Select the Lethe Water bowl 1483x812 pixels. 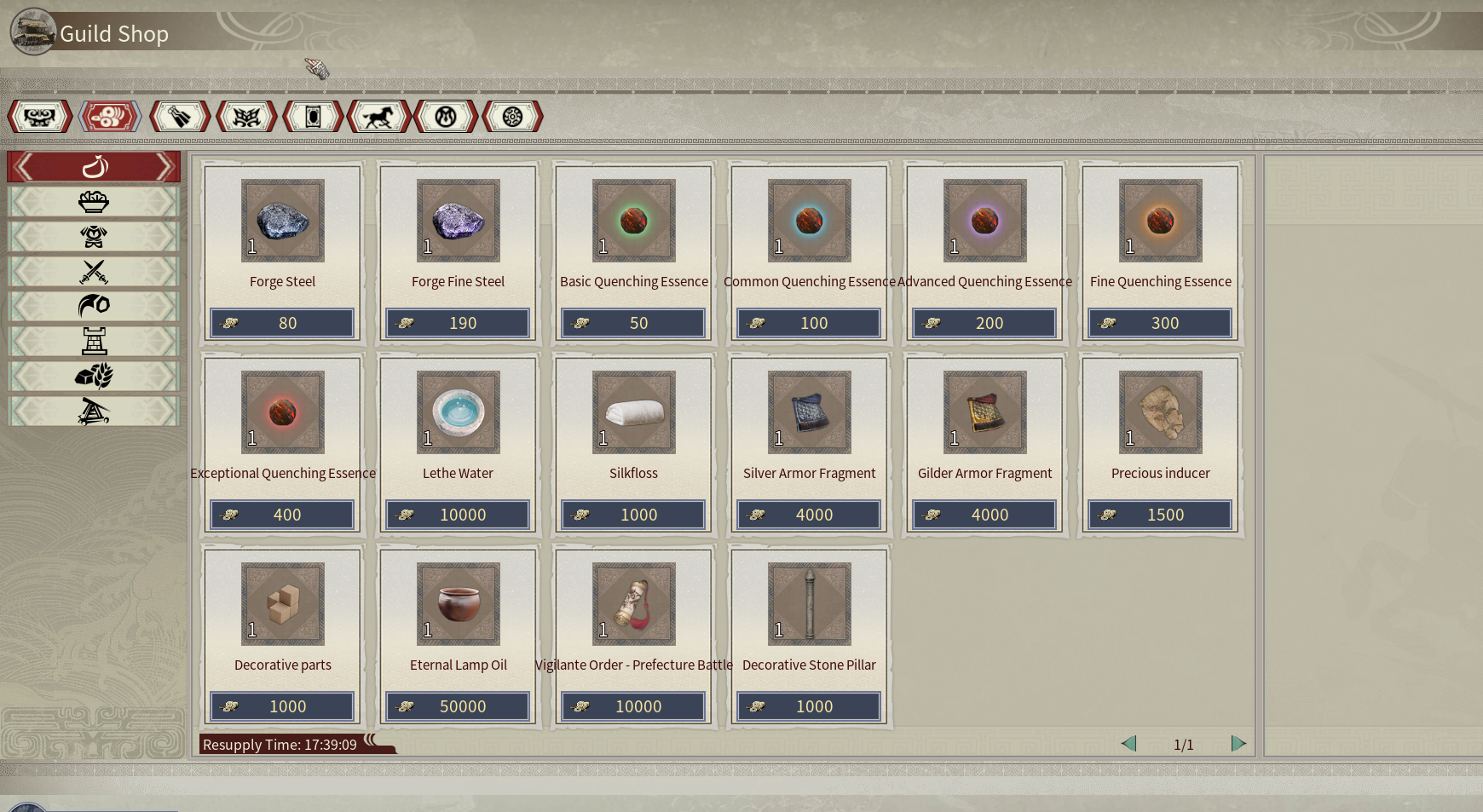pyautogui.click(x=458, y=412)
